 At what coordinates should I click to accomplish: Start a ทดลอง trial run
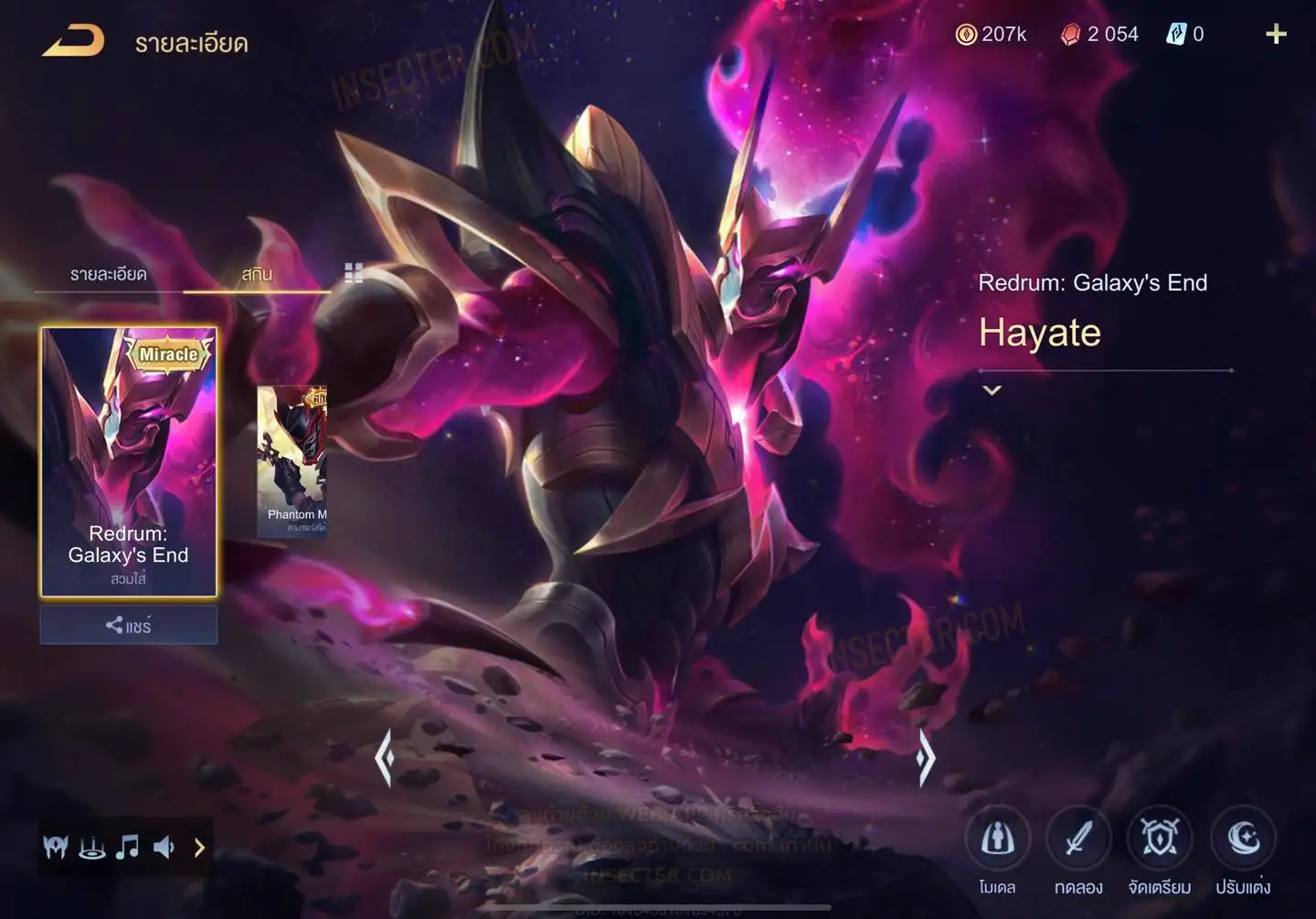click(1078, 839)
